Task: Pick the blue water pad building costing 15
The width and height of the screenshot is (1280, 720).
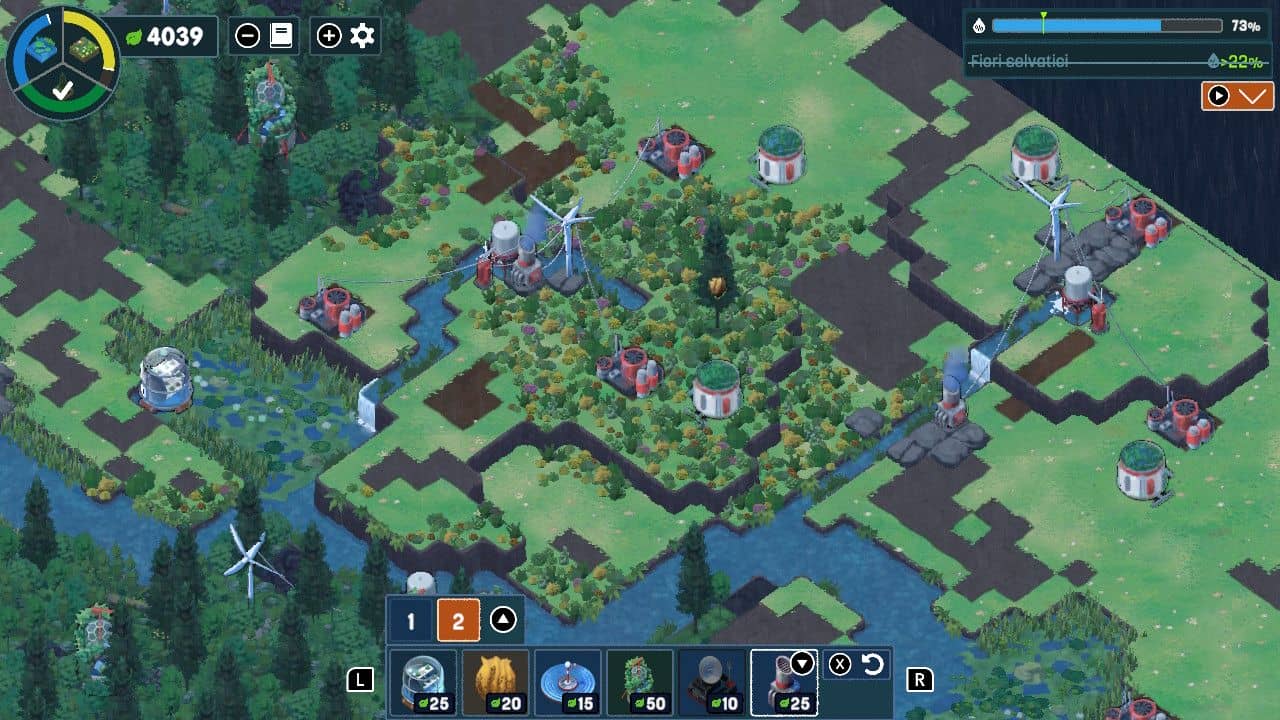Action: click(568, 683)
